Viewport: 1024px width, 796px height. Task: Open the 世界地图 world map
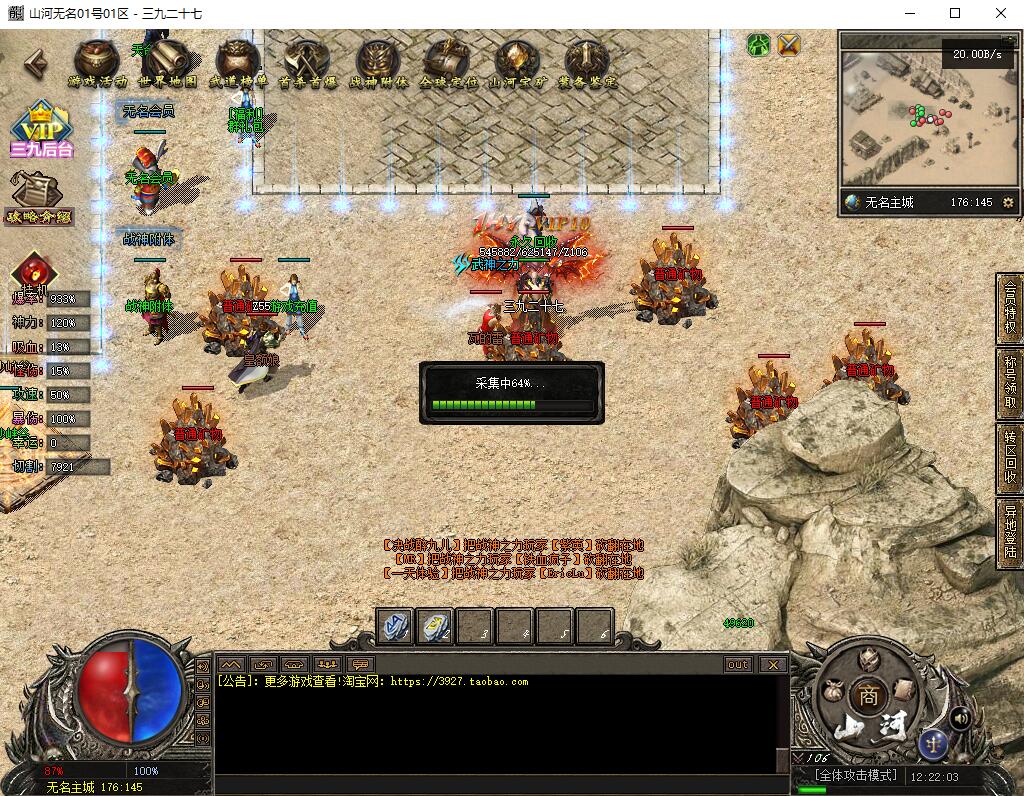[x=167, y=63]
